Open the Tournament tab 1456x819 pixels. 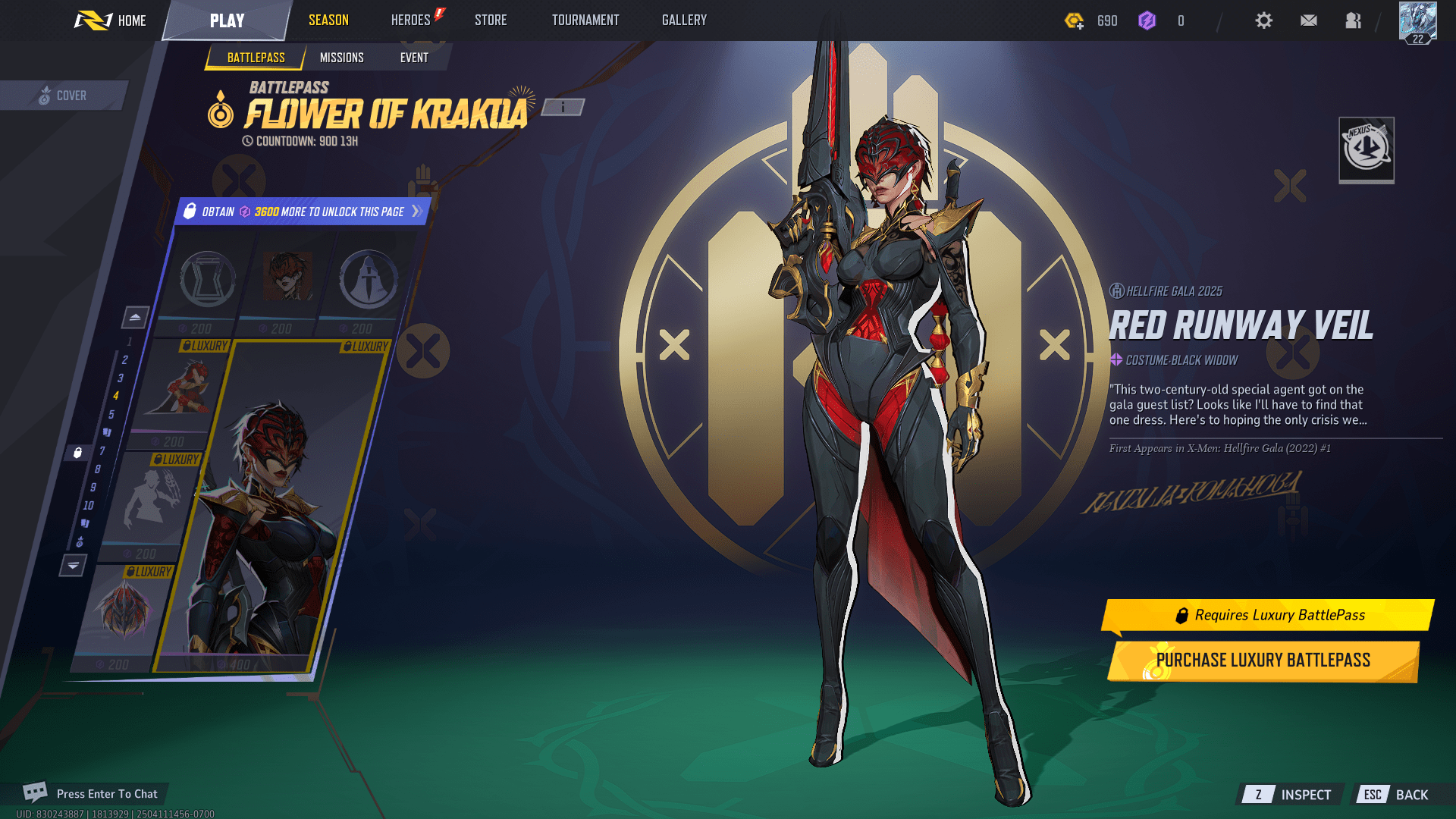(585, 20)
